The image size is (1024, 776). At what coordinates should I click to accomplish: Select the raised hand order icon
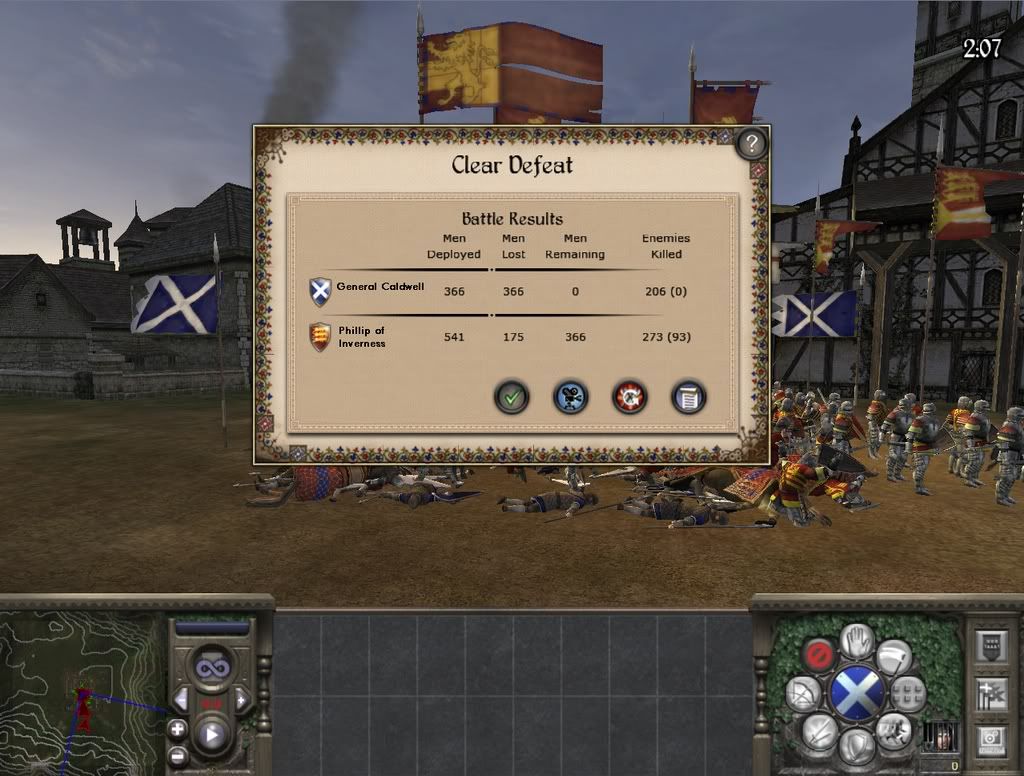point(857,641)
